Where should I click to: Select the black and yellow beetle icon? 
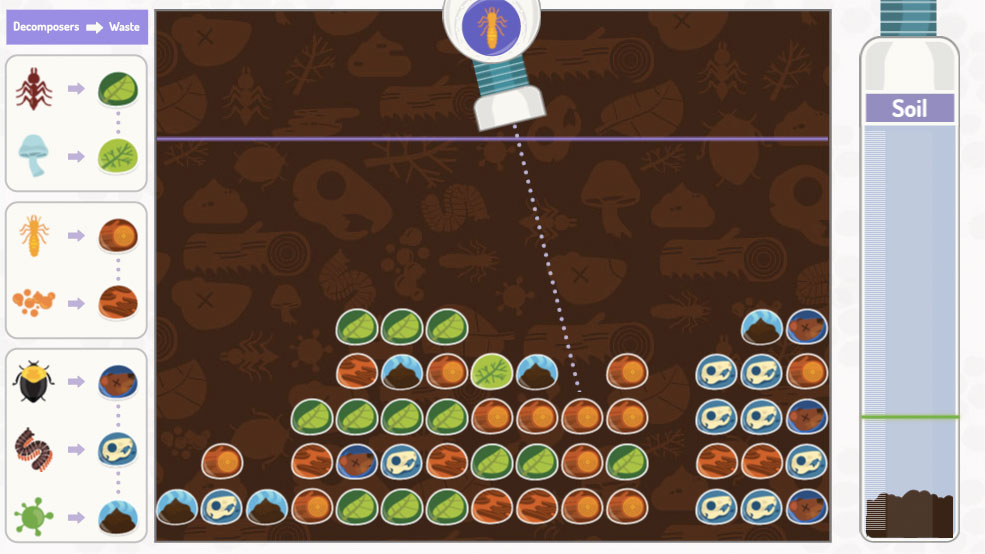(x=34, y=382)
